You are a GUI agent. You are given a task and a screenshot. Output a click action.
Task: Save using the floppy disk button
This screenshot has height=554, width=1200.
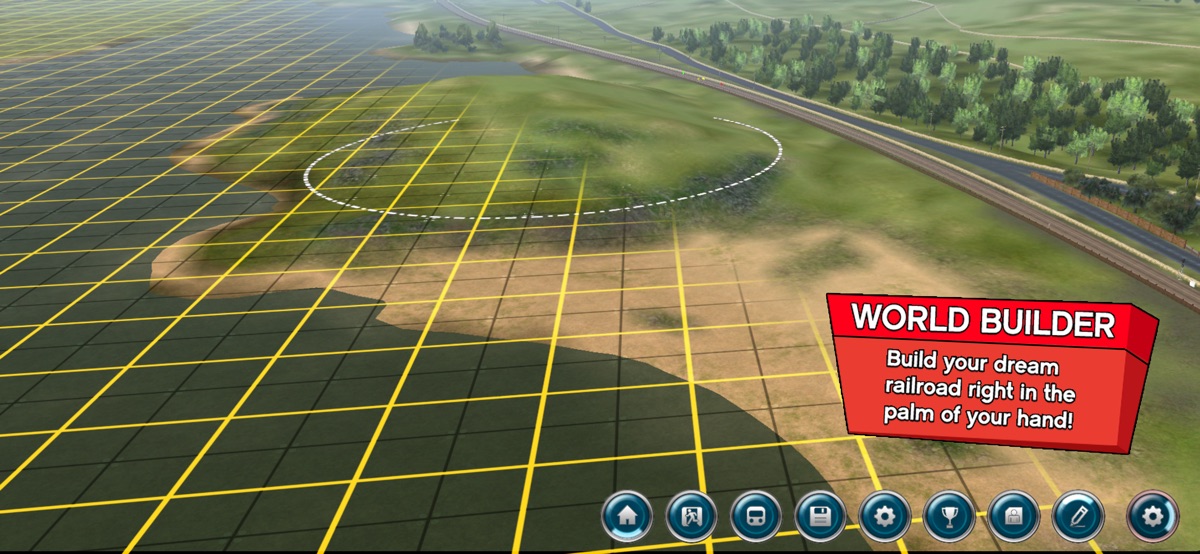coord(821,517)
